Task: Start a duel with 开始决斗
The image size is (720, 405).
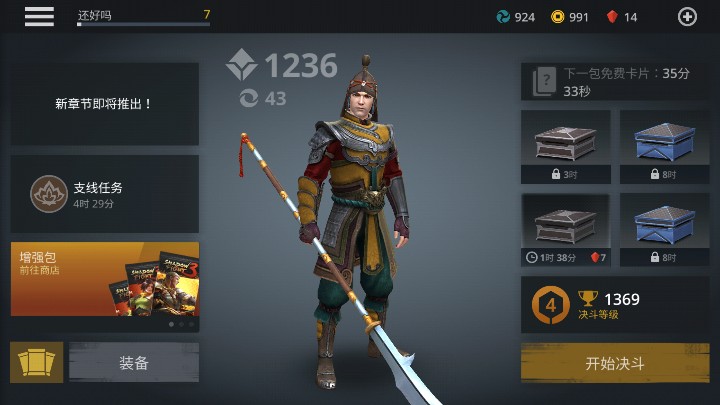Action: (615, 362)
